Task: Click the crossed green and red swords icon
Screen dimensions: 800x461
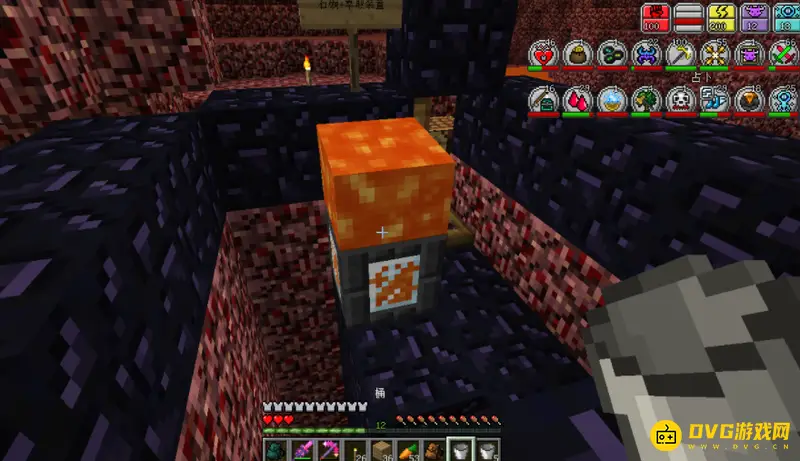Action: (x=784, y=56)
